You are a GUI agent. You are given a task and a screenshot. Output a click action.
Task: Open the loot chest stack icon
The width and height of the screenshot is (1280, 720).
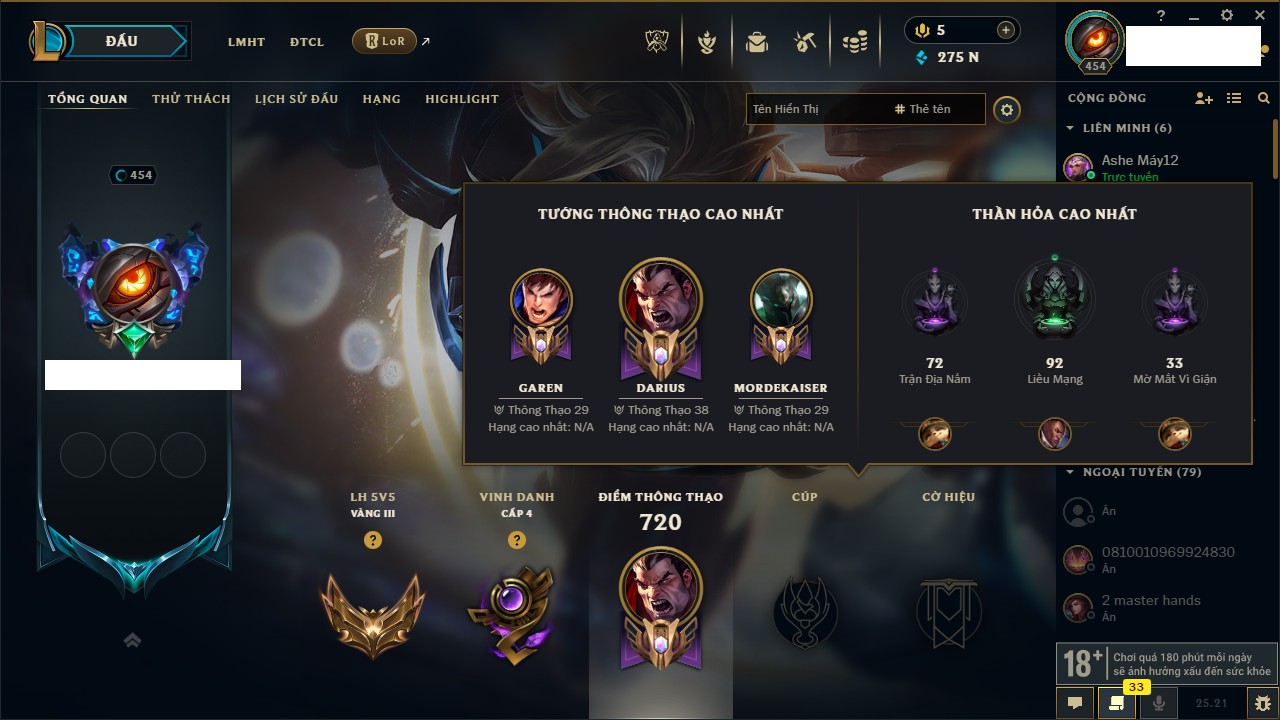coord(855,42)
